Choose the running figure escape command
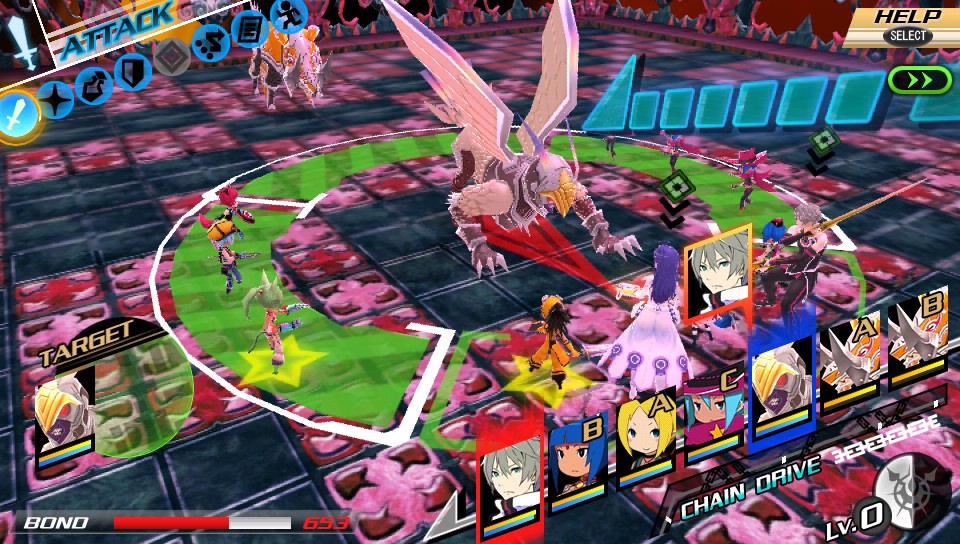Viewport: 960px width, 544px height. click(288, 16)
